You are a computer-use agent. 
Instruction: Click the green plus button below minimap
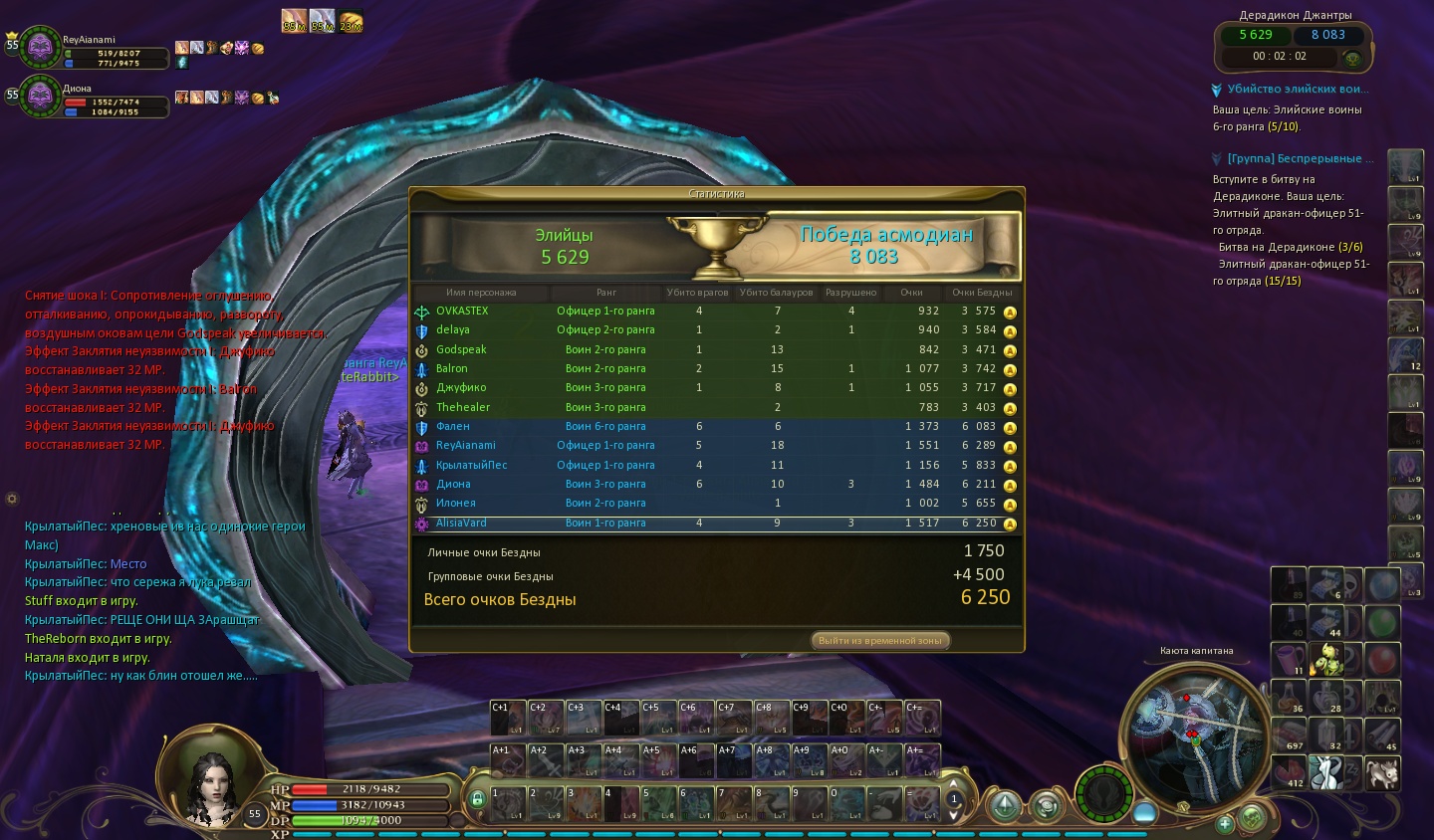[1225, 823]
